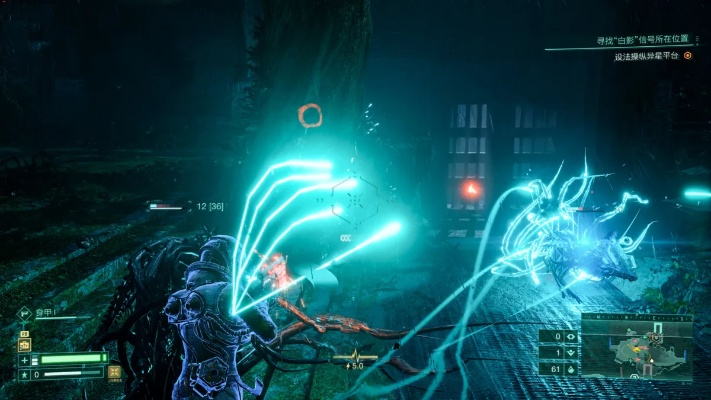
Task: Click the resource counter icon showing 1
Action: (570, 353)
